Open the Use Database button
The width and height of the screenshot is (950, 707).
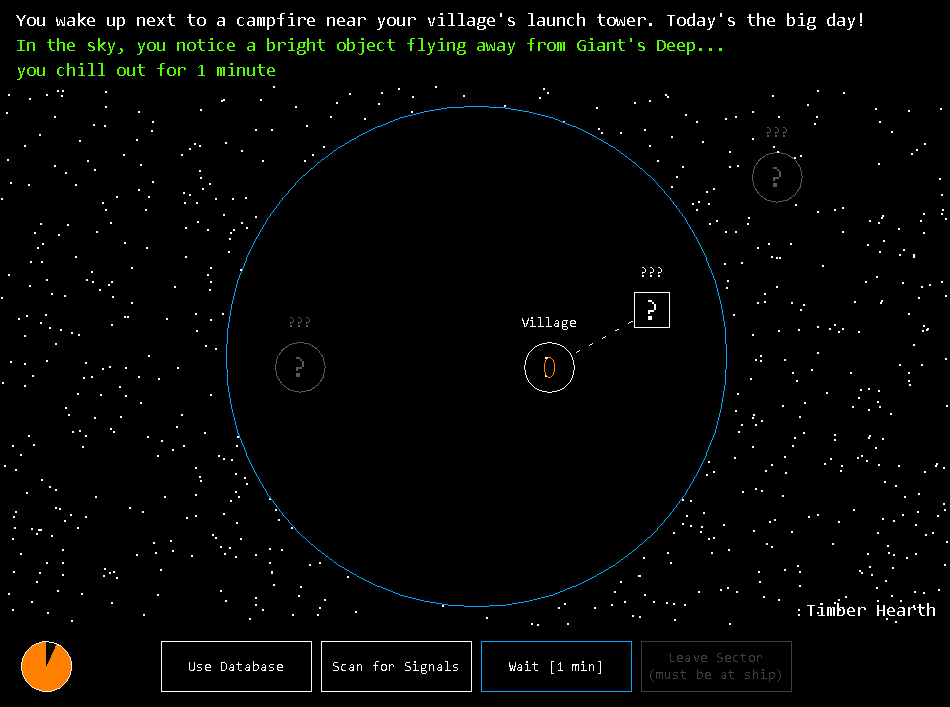point(236,667)
